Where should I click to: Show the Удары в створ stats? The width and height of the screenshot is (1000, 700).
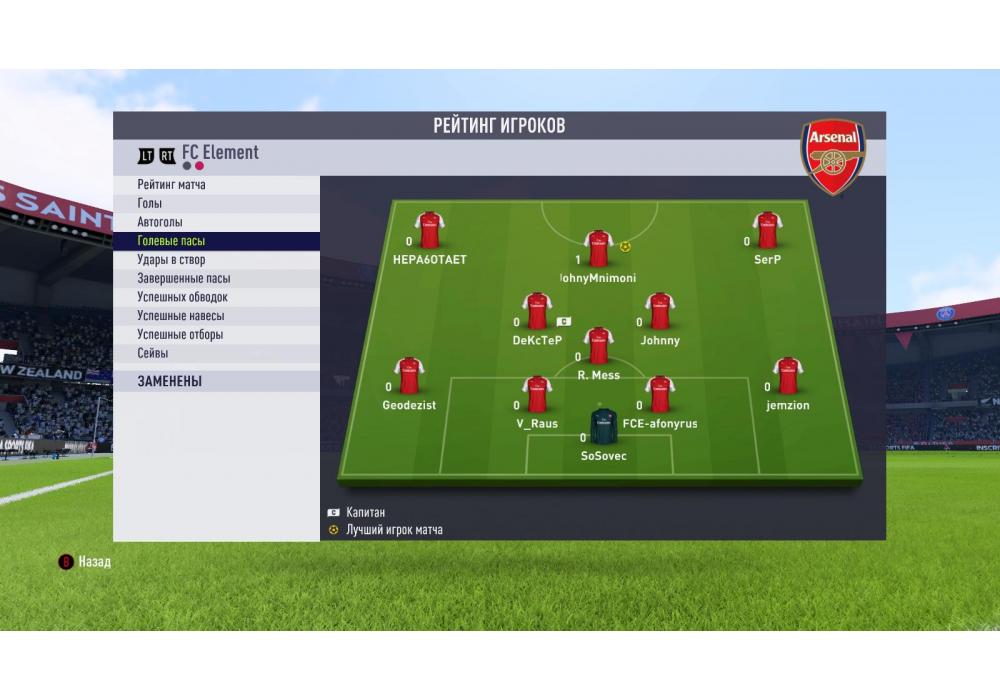pos(171,260)
